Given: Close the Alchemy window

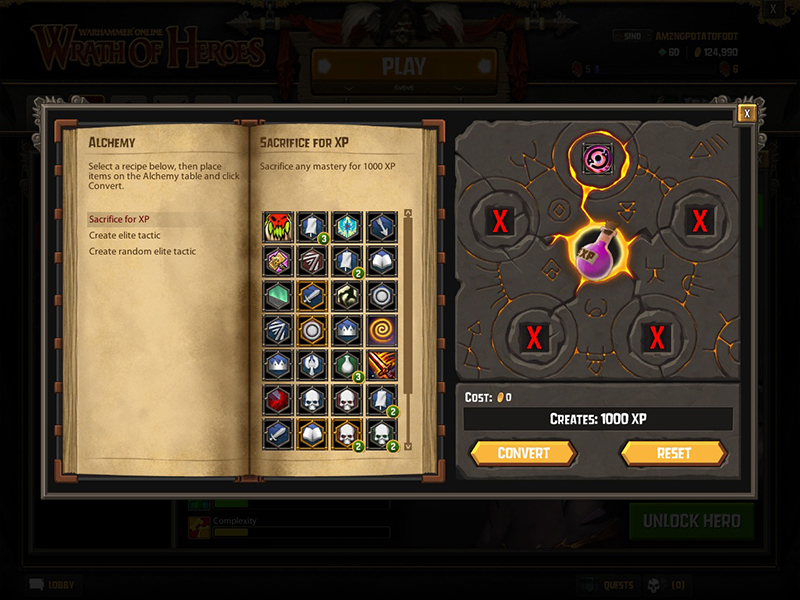Looking at the screenshot, I should [x=745, y=113].
